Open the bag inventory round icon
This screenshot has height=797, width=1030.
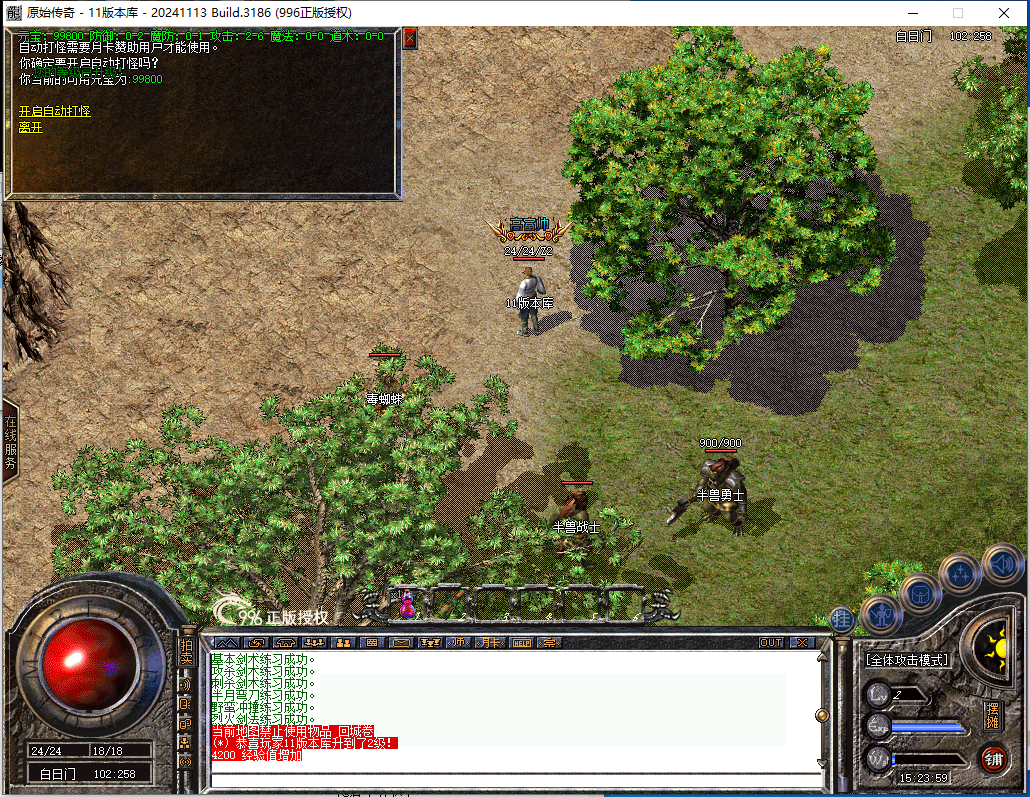920,593
